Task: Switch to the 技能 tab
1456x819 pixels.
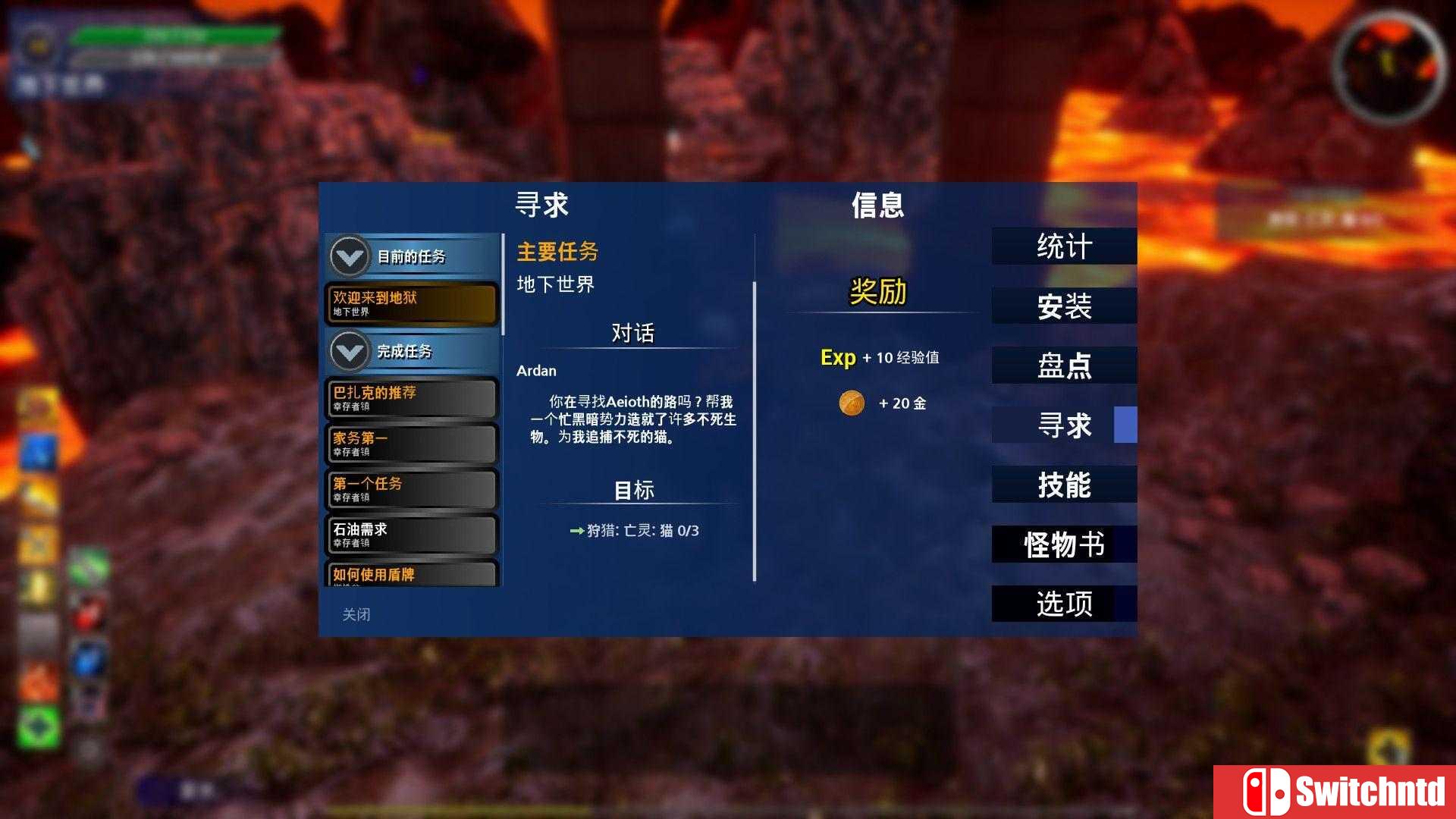Action: (x=1064, y=485)
